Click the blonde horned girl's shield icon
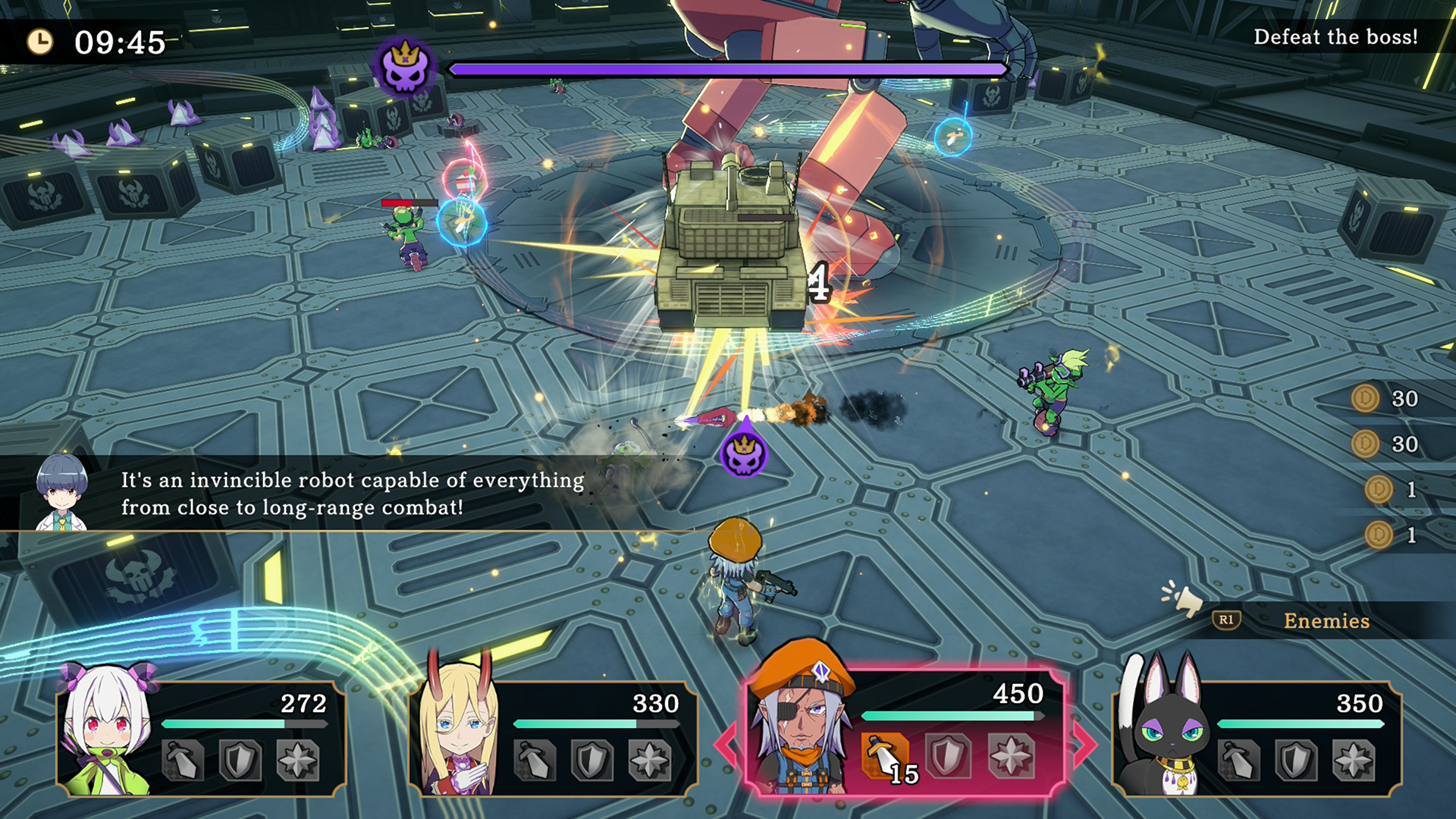Viewport: 1456px width, 819px height. pyautogui.click(x=592, y=760)
